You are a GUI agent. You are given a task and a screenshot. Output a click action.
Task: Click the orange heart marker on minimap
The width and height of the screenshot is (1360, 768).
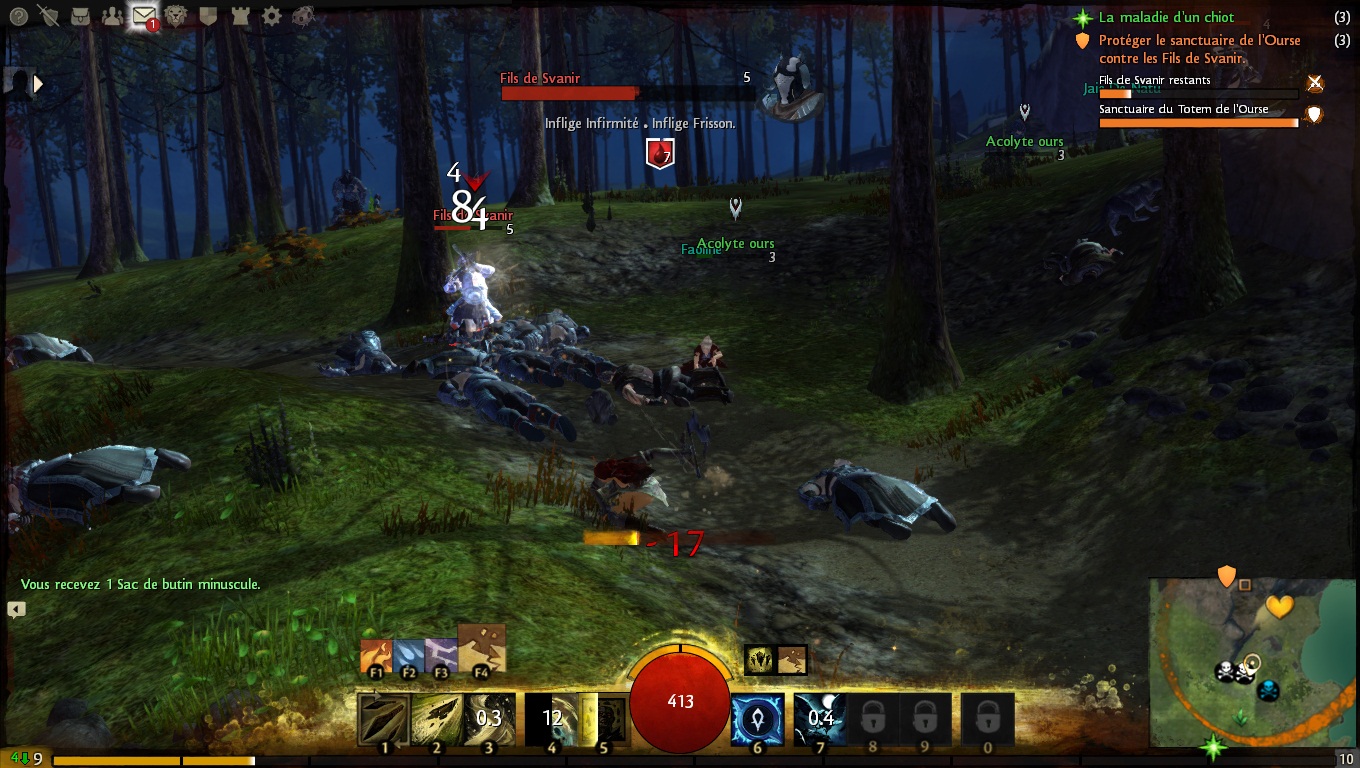[x=1279, y=606]
